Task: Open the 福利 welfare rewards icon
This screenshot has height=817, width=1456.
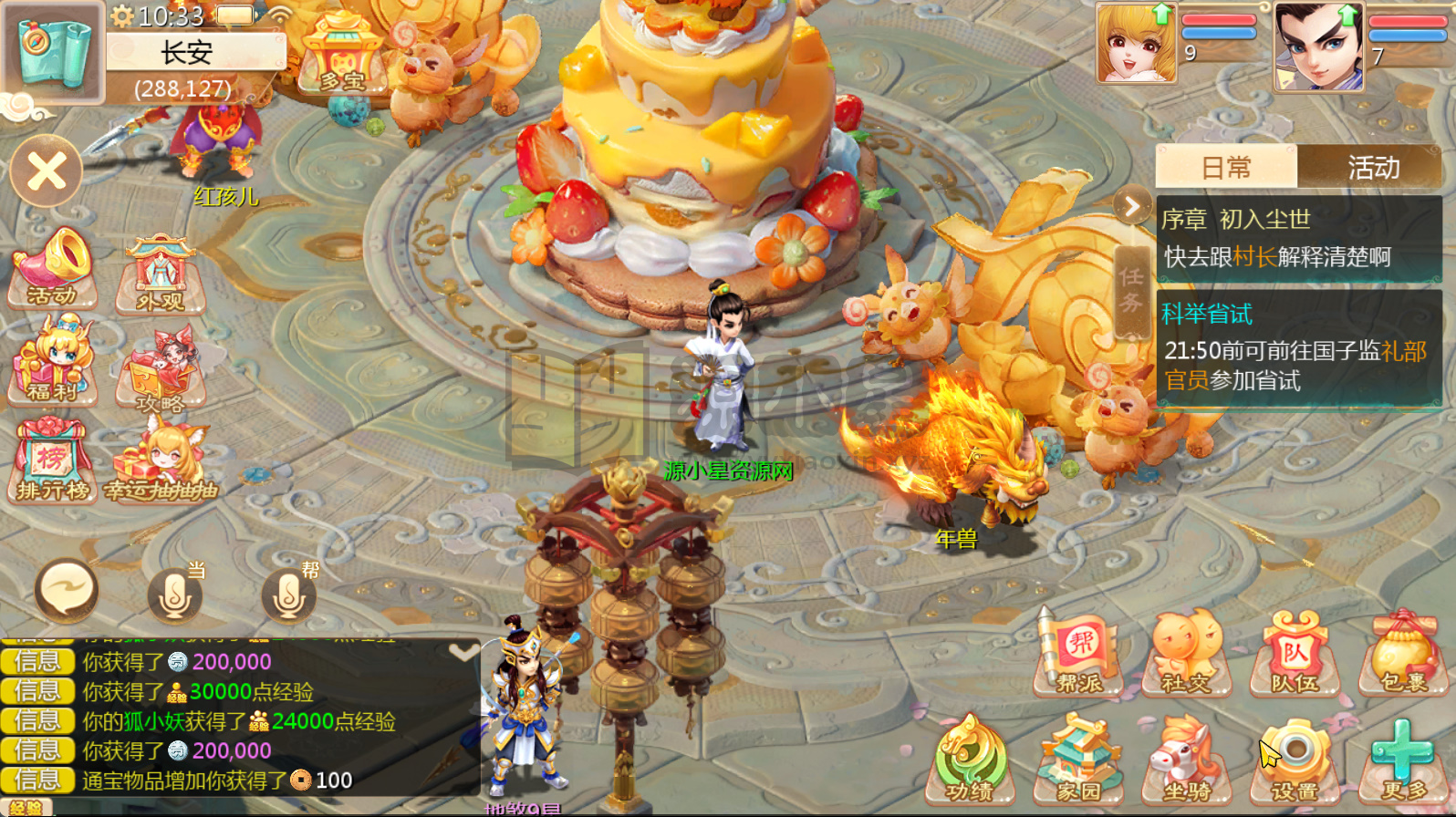Action: [53, 360]
